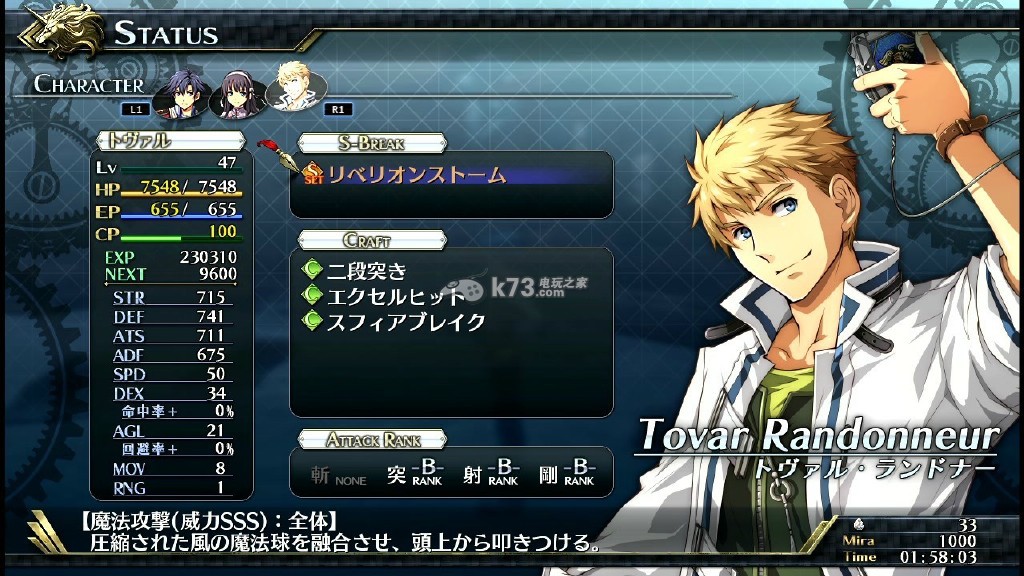Highlight the スフィアブレイク craft
The width and height of the screenshot is (1024, 576).
click(x=406, y=322)
